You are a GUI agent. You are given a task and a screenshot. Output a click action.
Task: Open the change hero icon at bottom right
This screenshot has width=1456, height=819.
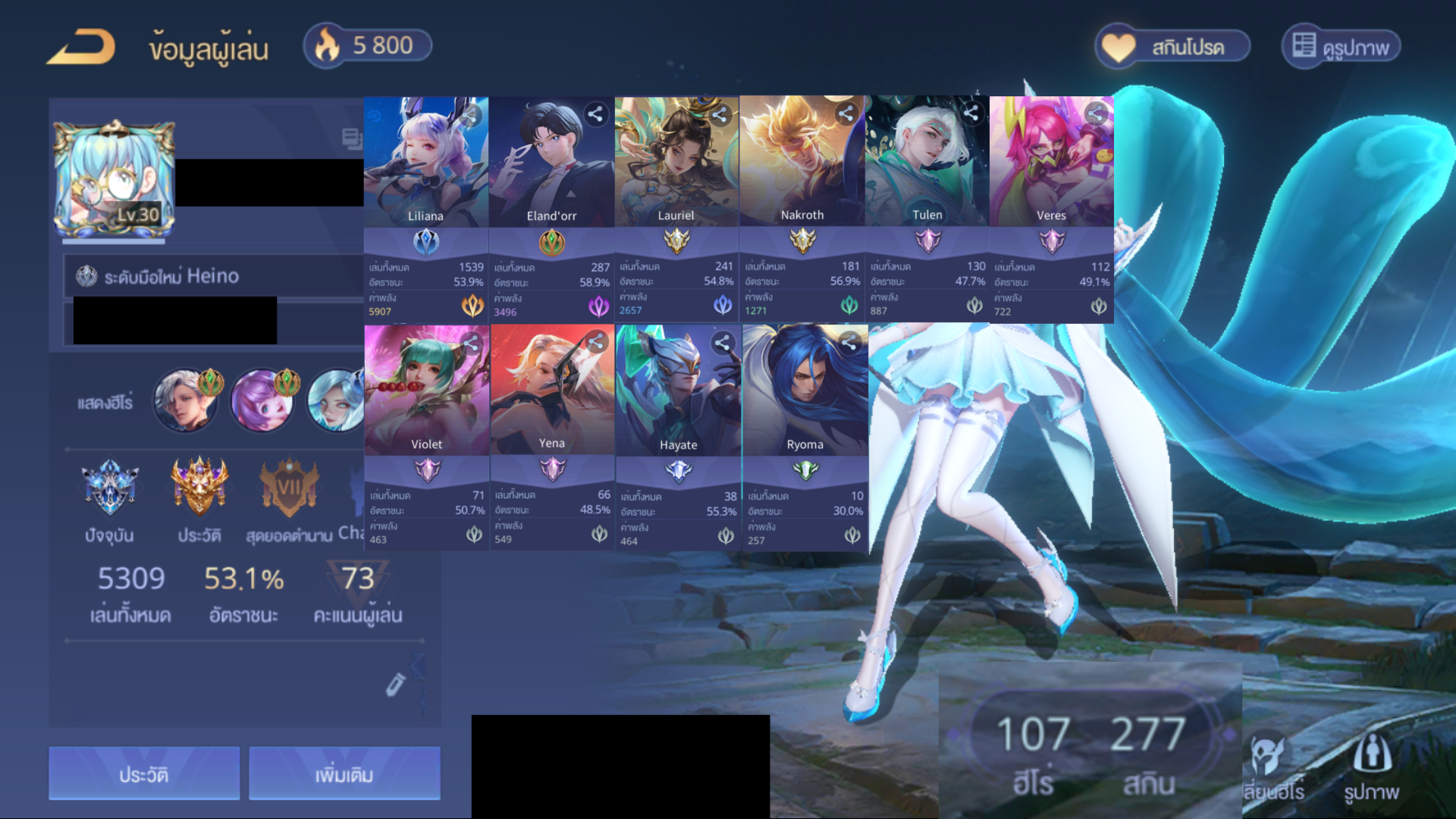coord(1272,767)
